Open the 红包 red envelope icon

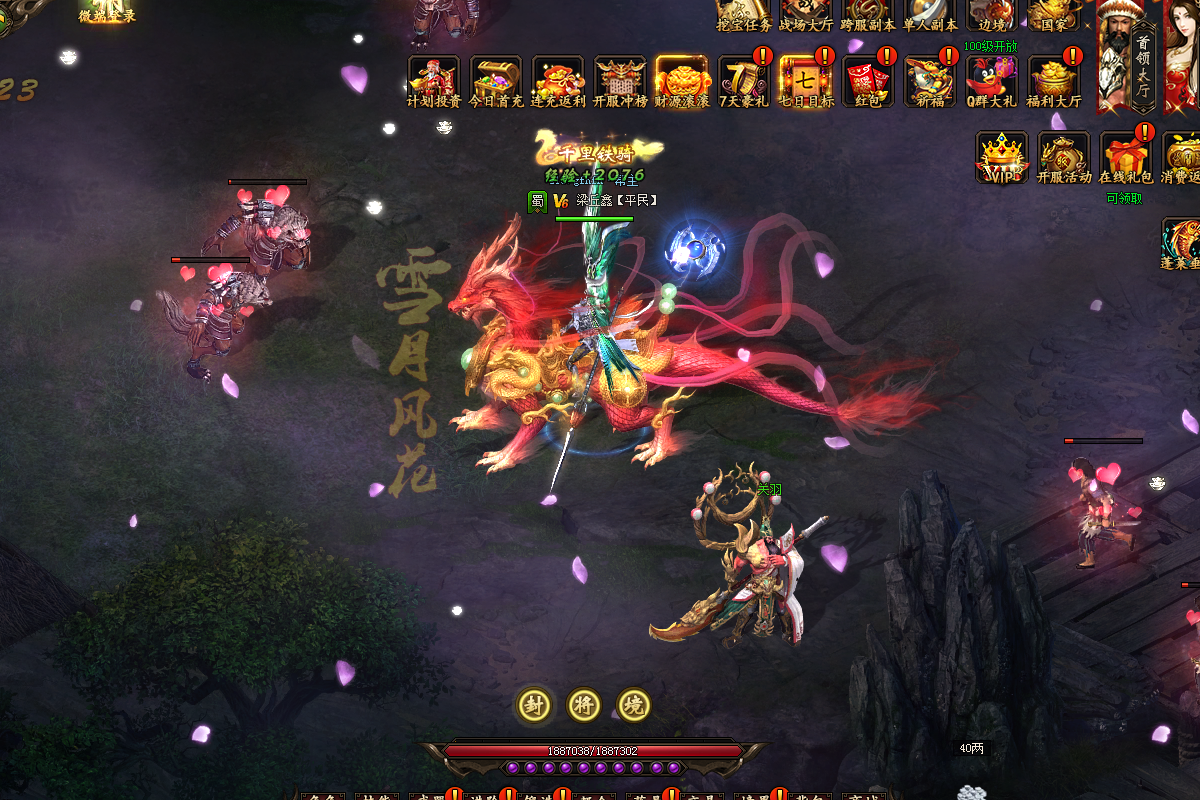[x=868, y=80]
